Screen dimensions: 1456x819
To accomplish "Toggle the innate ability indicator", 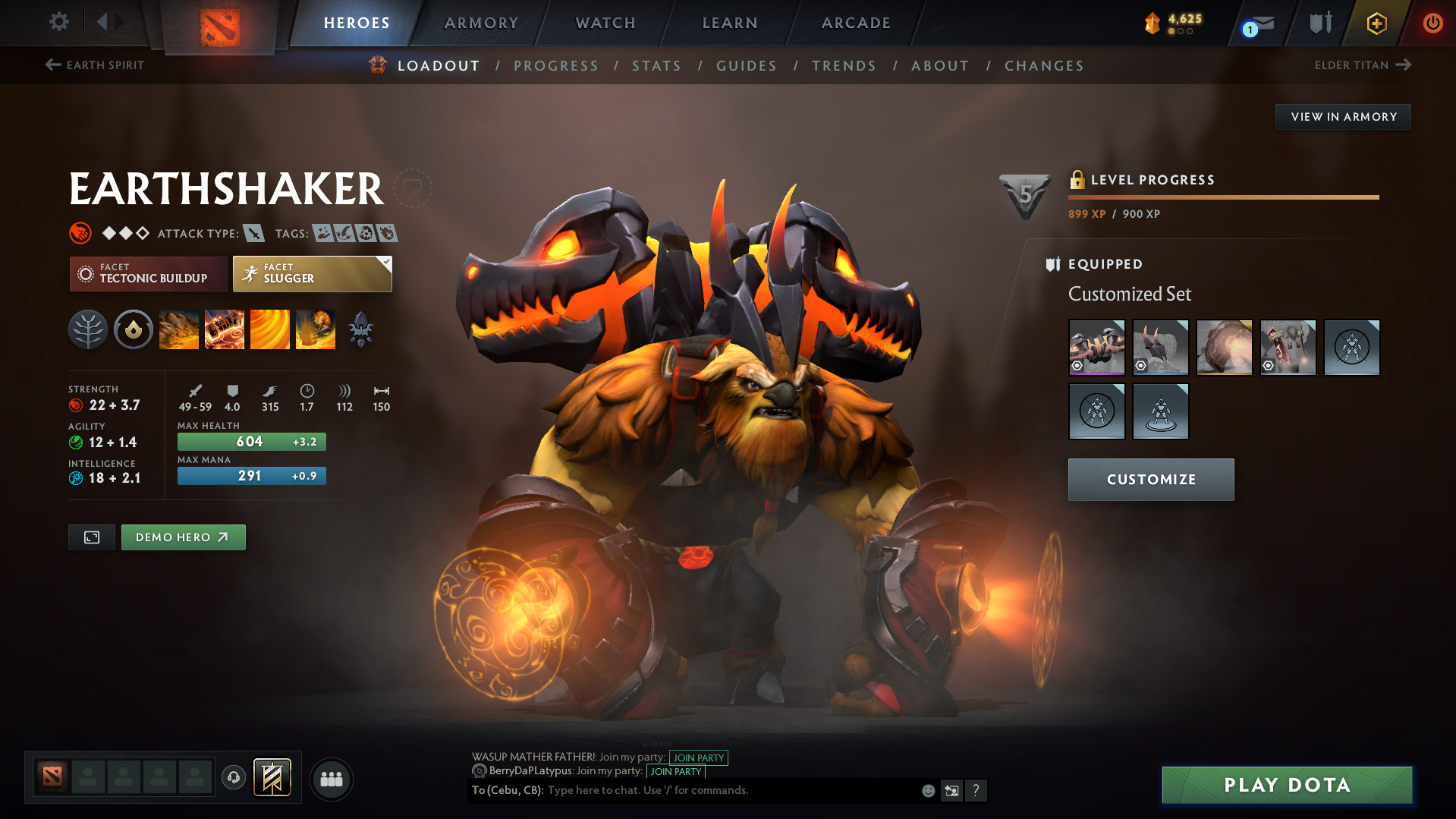I will 134,329.
